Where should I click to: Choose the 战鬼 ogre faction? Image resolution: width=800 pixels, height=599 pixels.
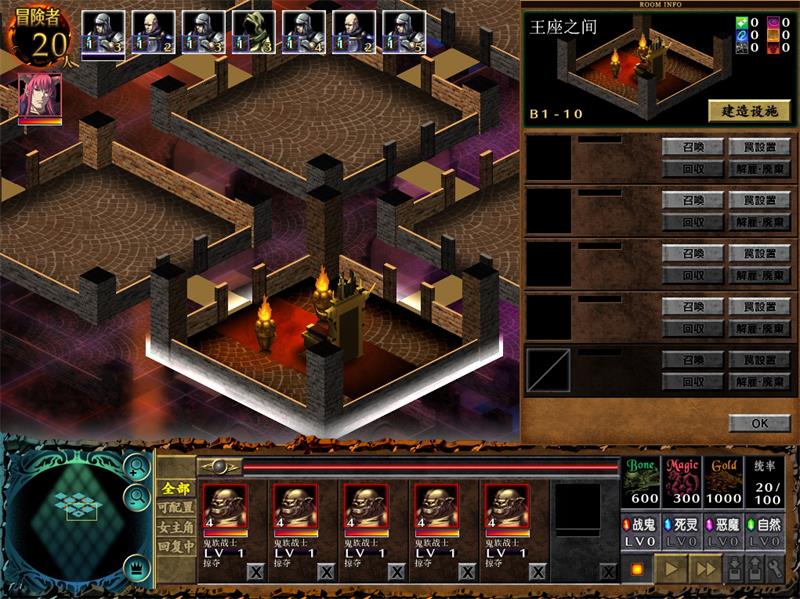(643, 524)
